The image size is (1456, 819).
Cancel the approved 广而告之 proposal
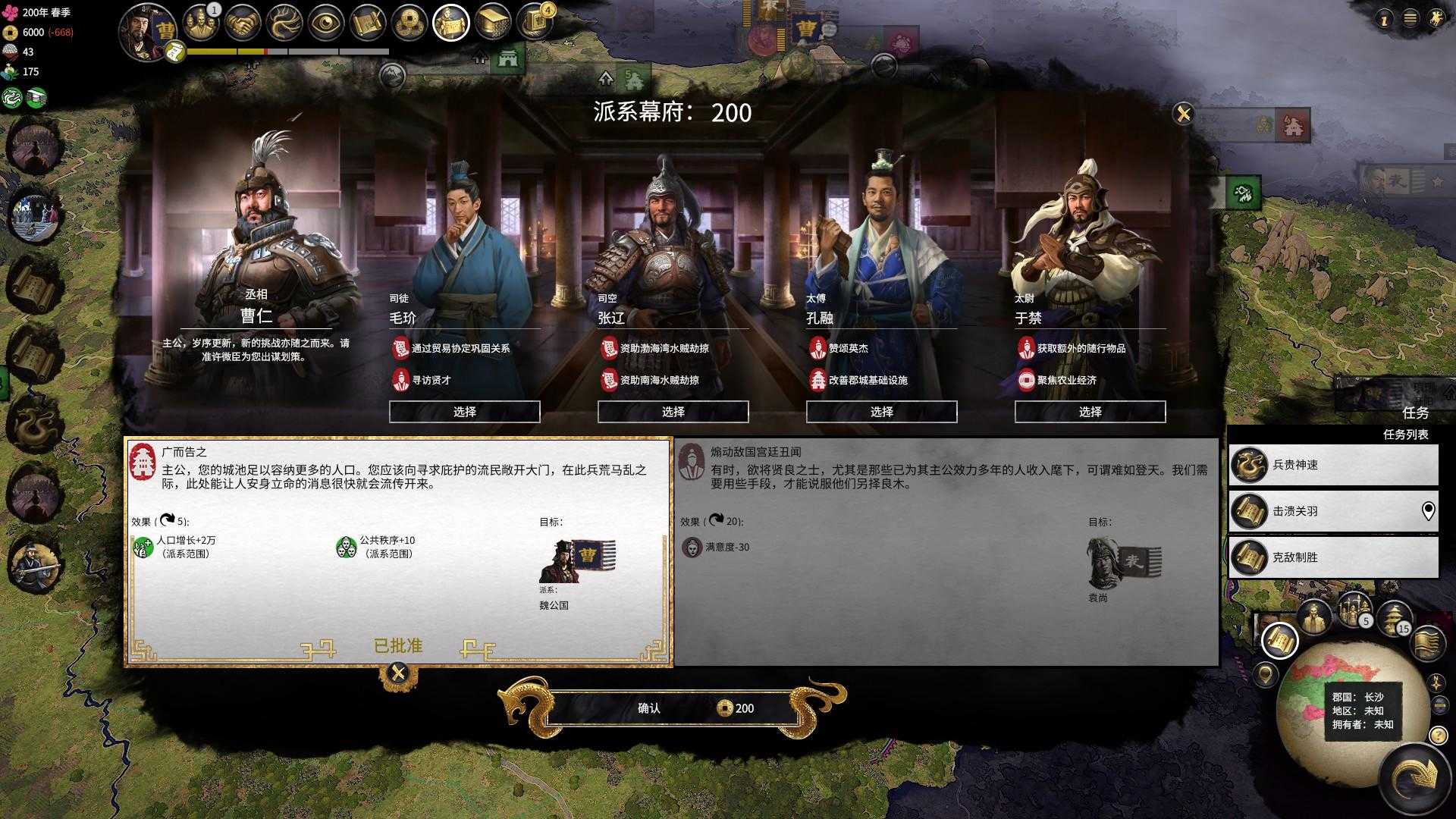click(x=398, y=673)
